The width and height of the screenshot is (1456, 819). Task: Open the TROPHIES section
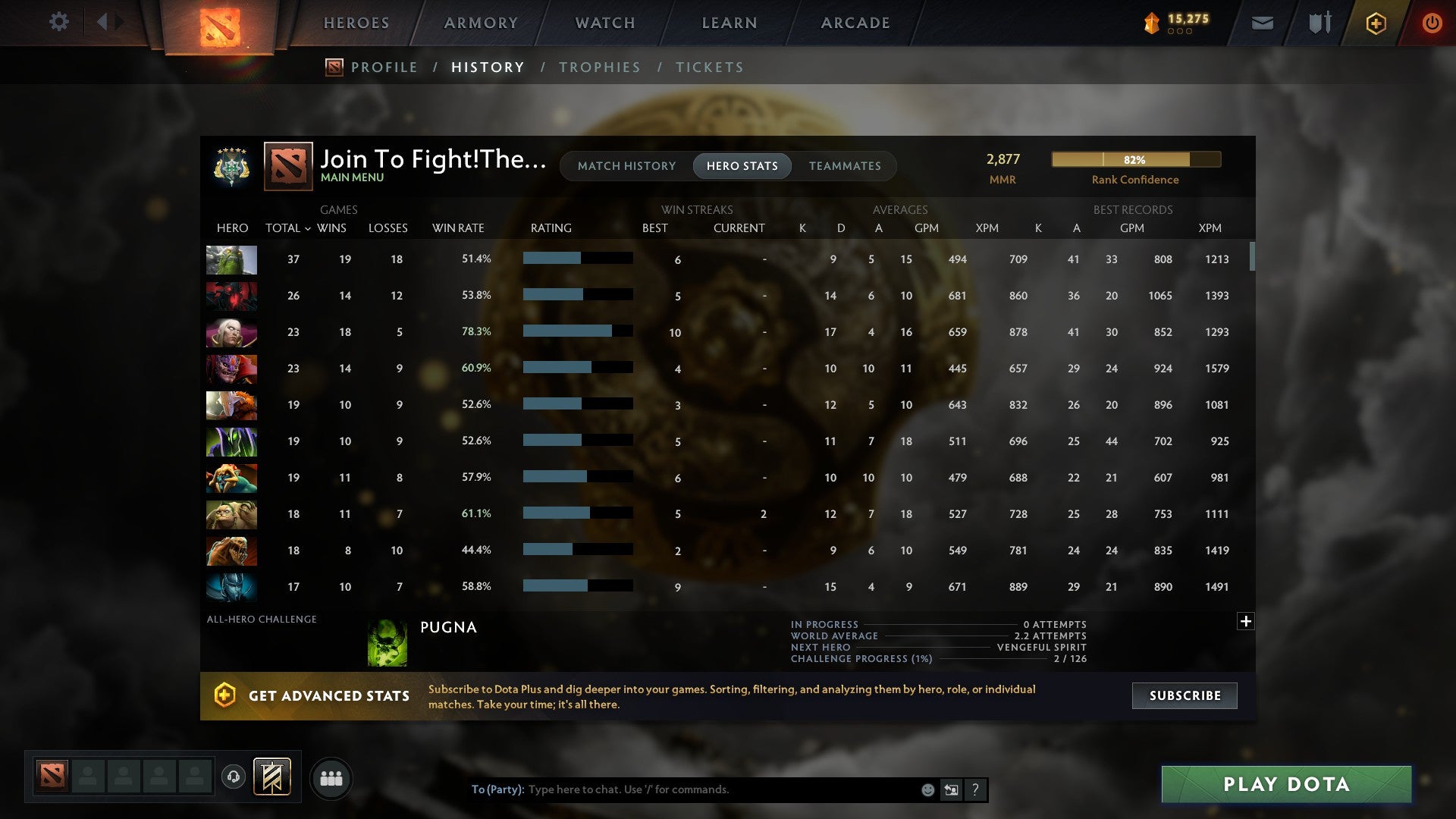[x=599, y=67]
